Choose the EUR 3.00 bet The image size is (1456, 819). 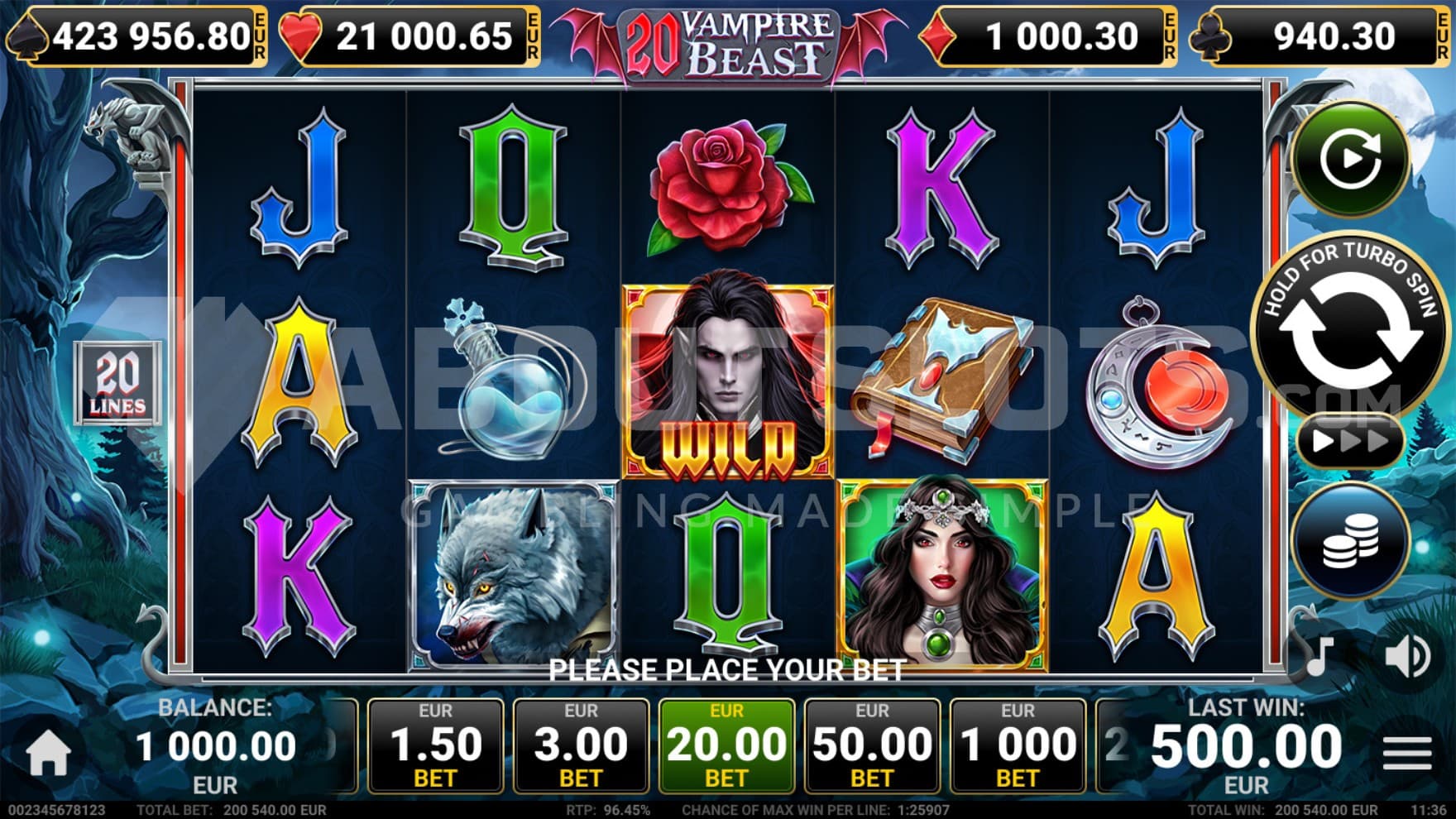(581, 746)
